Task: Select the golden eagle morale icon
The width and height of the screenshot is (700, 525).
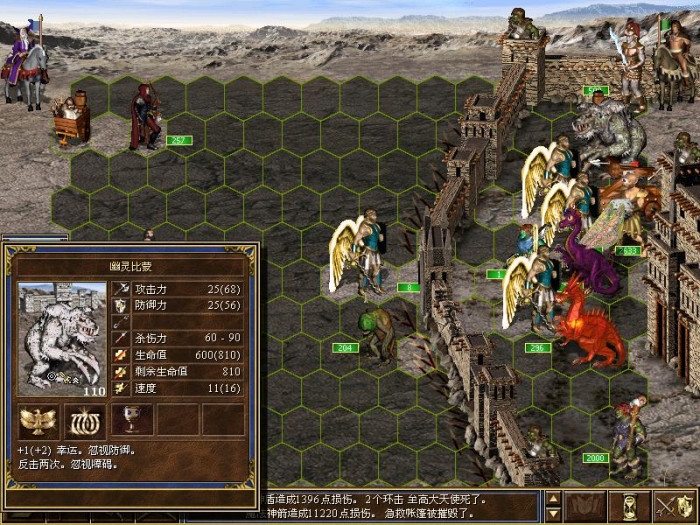Action: pos(38,419)
